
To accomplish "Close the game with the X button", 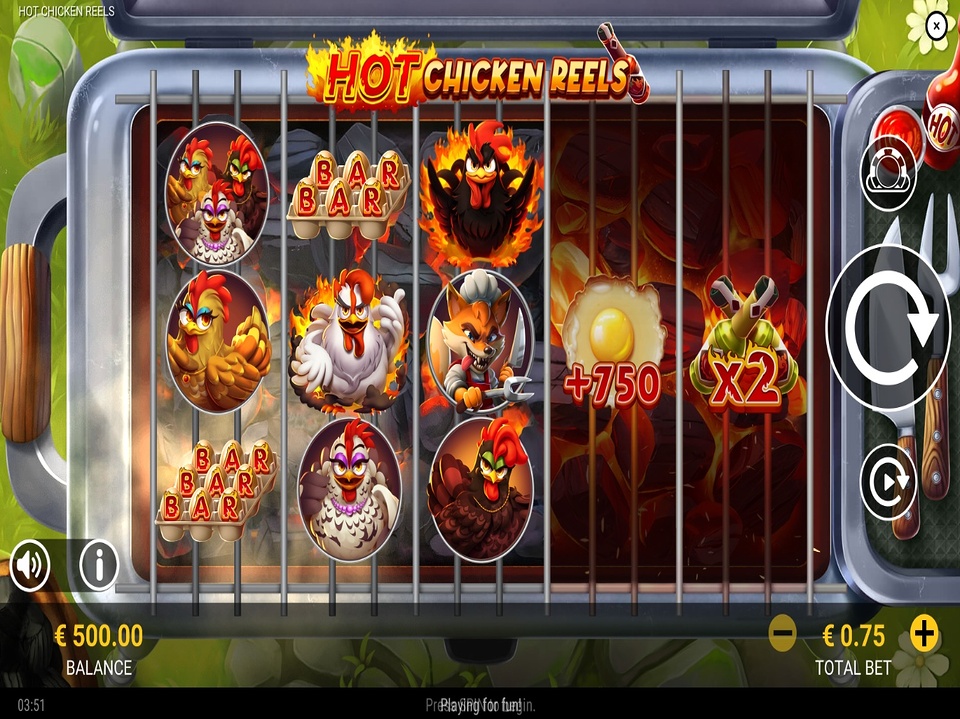I will (x=936, y=25).
